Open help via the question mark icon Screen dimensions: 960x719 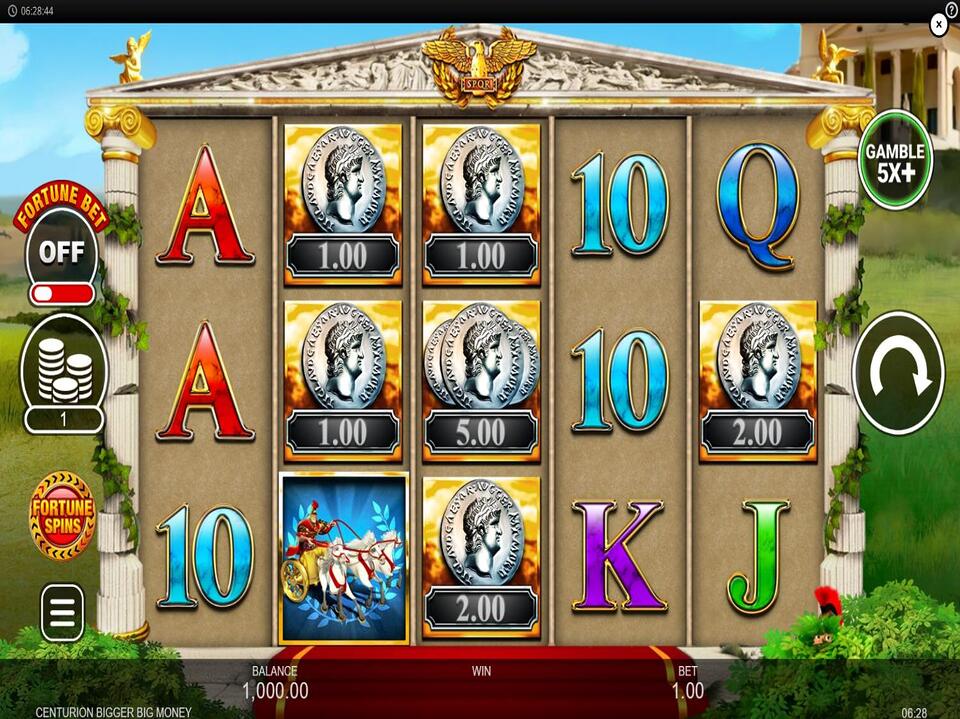tap(951, 8)
